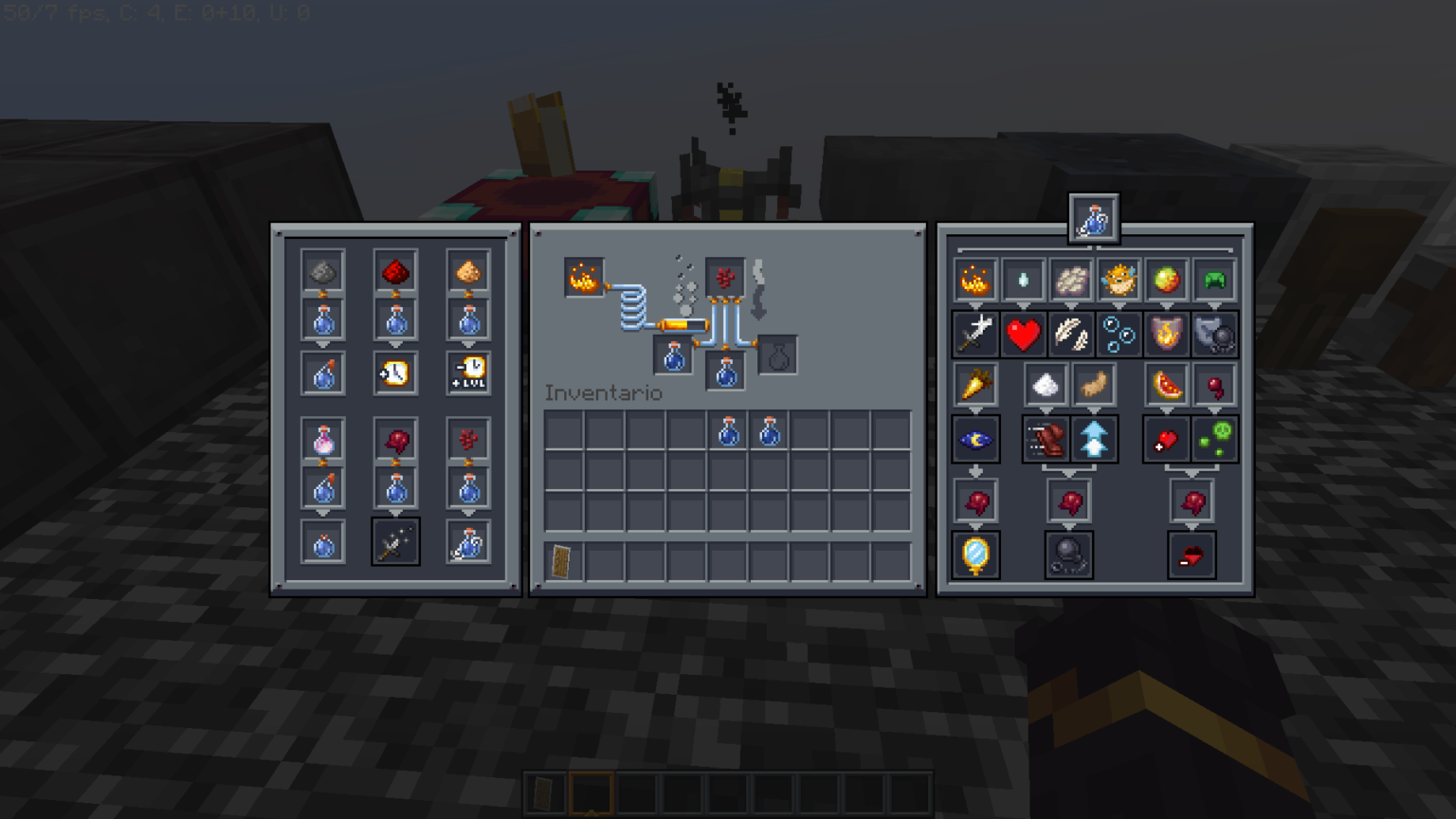Click the map in the bottom-left inventory slot
Image resolution: width=1456 pixels, height=819 pixels.
click(560, 561)
